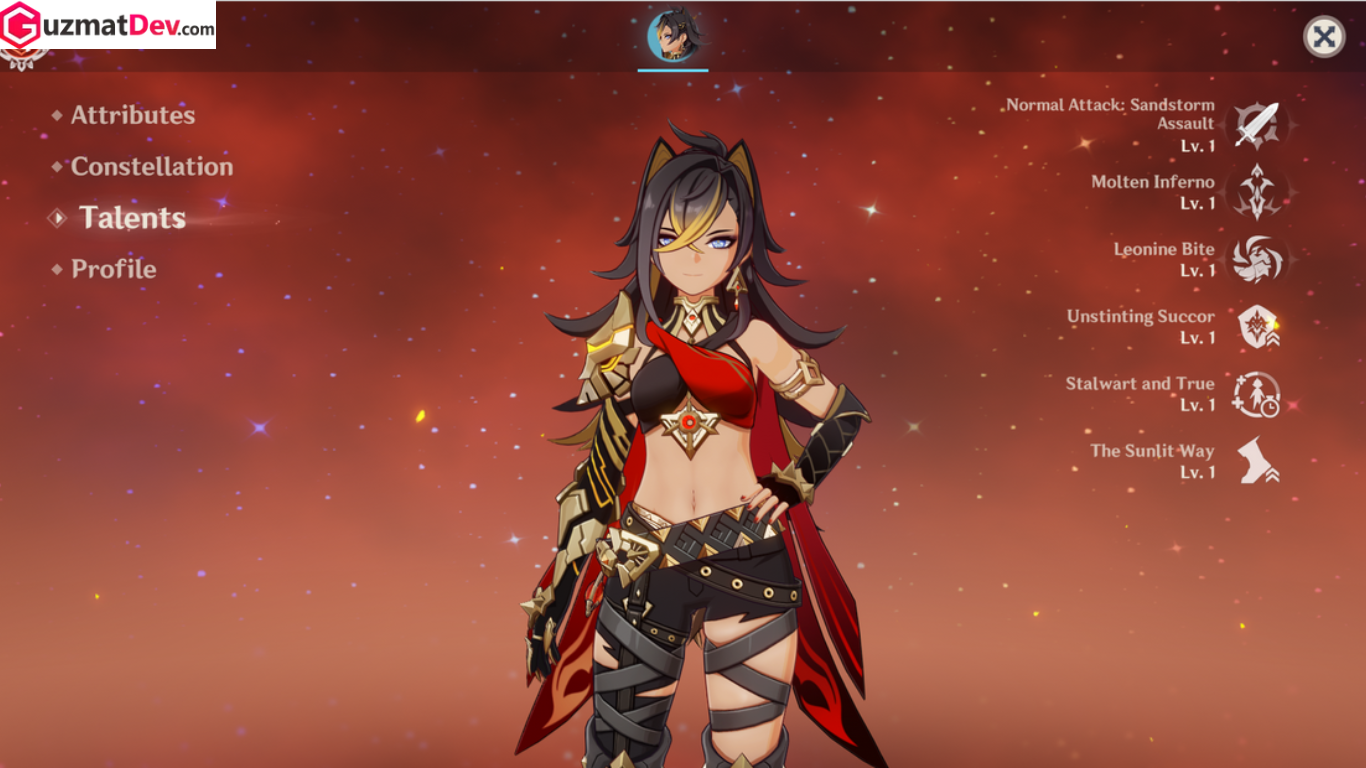Close the character screen
The image size is (1366, 768).
coord(1323,37)
